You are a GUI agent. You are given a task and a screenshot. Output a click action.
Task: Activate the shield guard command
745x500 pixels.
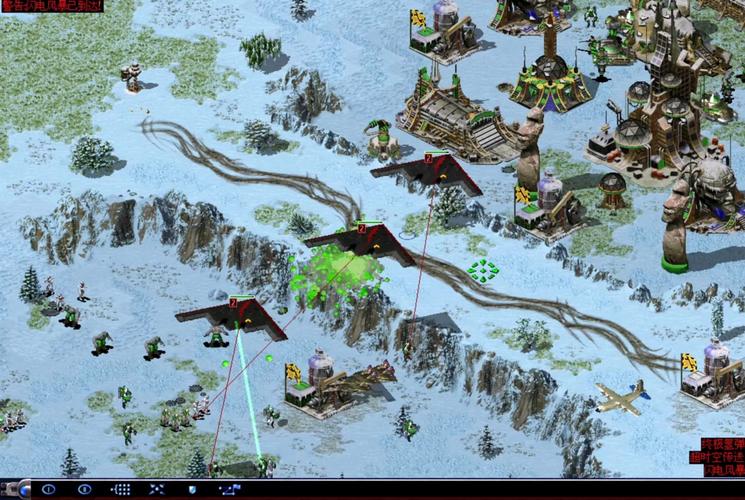pyautogui.click(x=192, y=489)
